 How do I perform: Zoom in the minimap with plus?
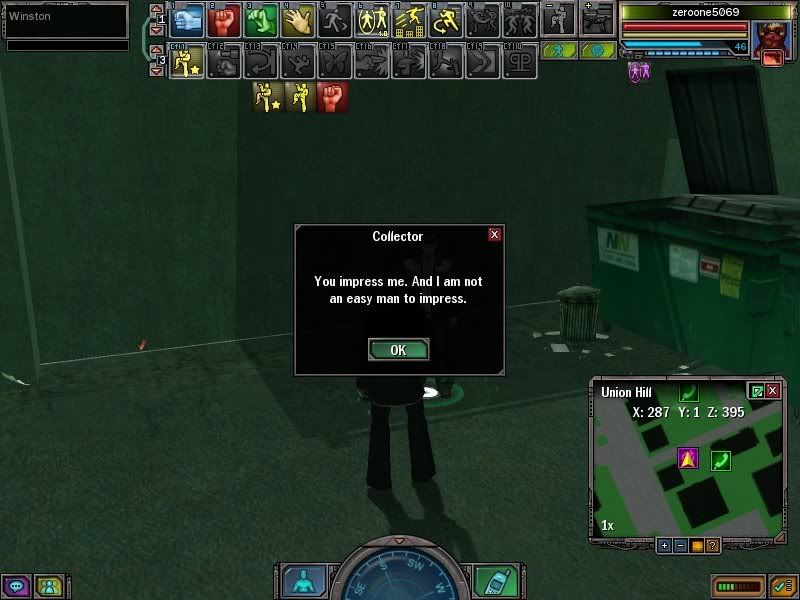click(663, 546)
